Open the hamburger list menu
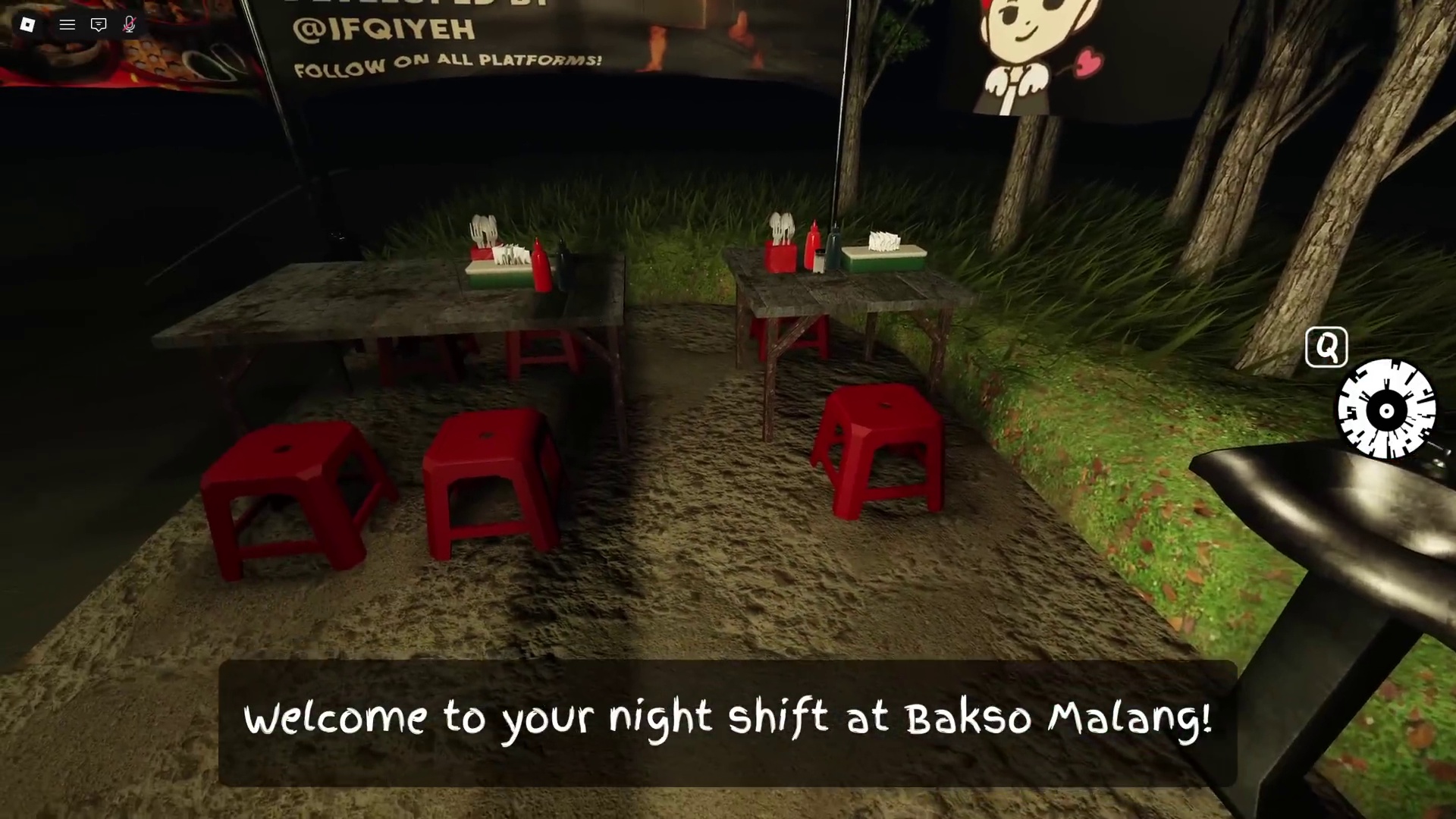The image size is (1456, 819). (x=67, y=24)
